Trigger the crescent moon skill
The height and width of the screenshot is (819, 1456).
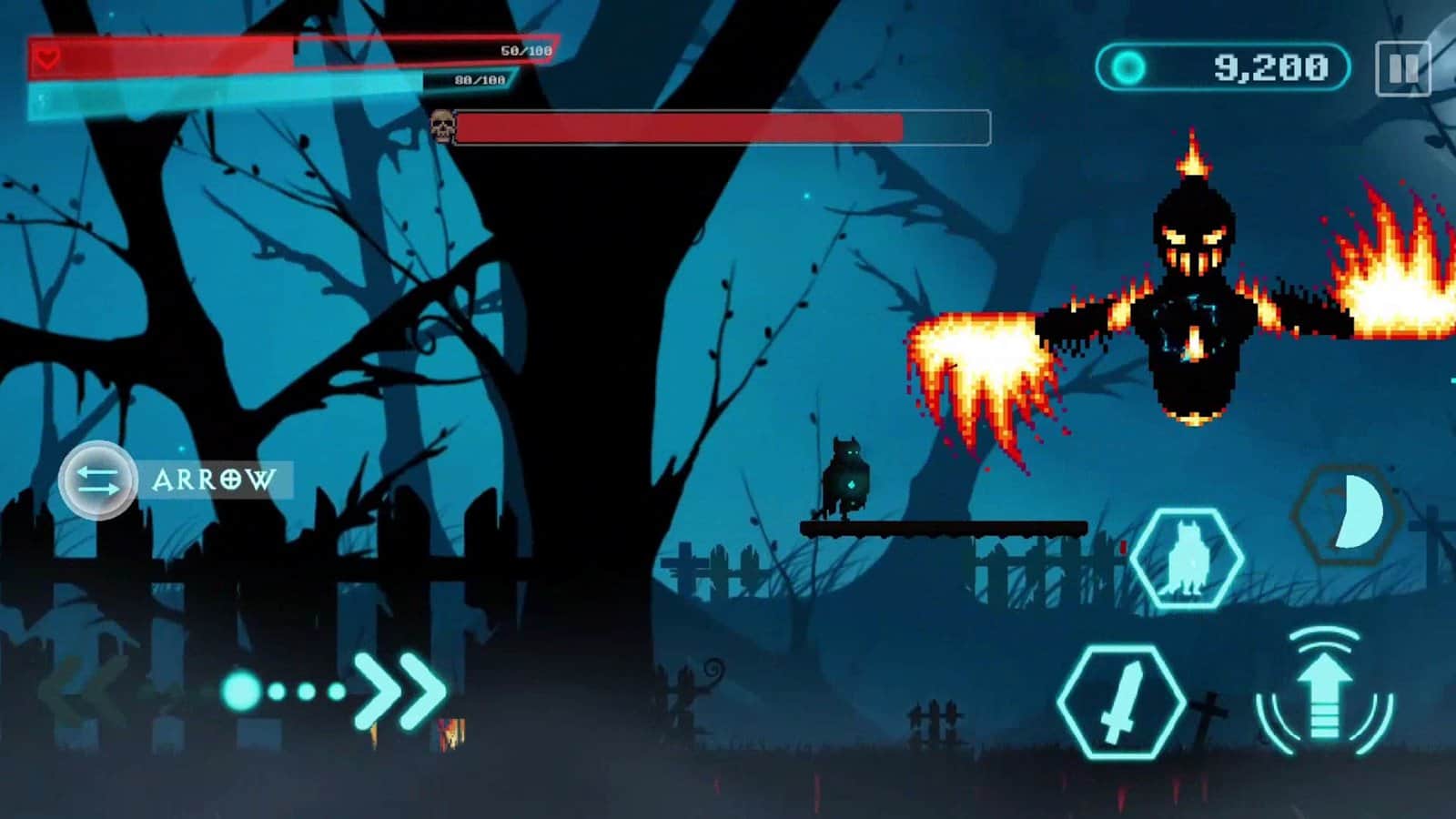click(x=1347, y=513)
